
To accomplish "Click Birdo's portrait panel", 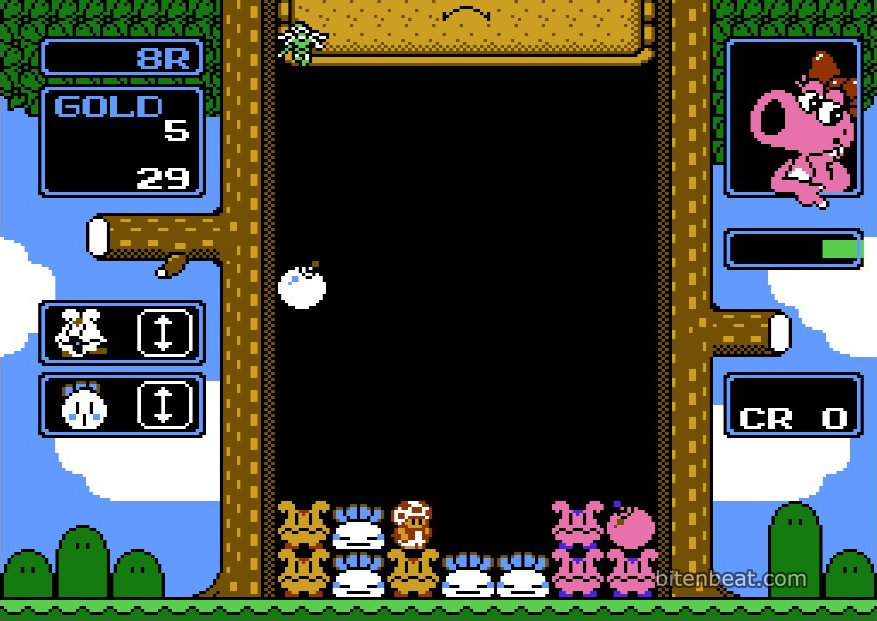I will coord(793,119).
